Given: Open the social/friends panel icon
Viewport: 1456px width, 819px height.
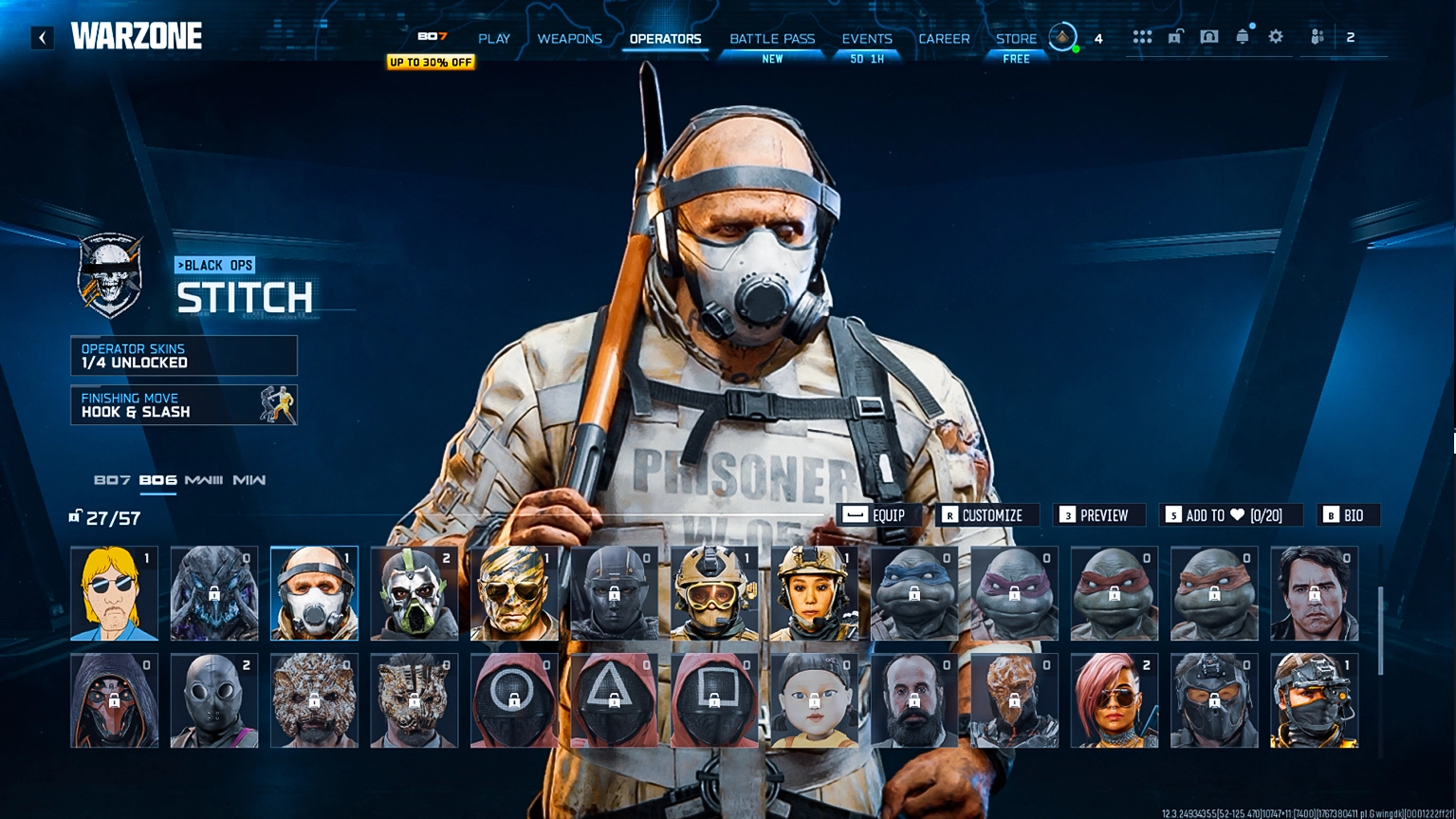Looking at the screenshot, I should 1317,36.
